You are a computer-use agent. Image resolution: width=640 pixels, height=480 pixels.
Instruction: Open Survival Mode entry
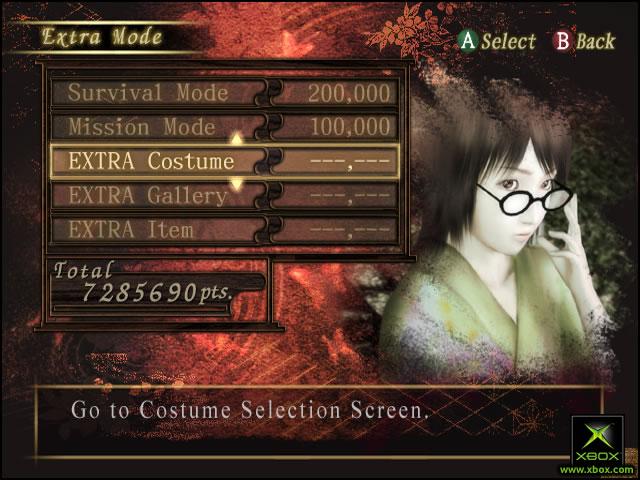(x=148, y=94)
